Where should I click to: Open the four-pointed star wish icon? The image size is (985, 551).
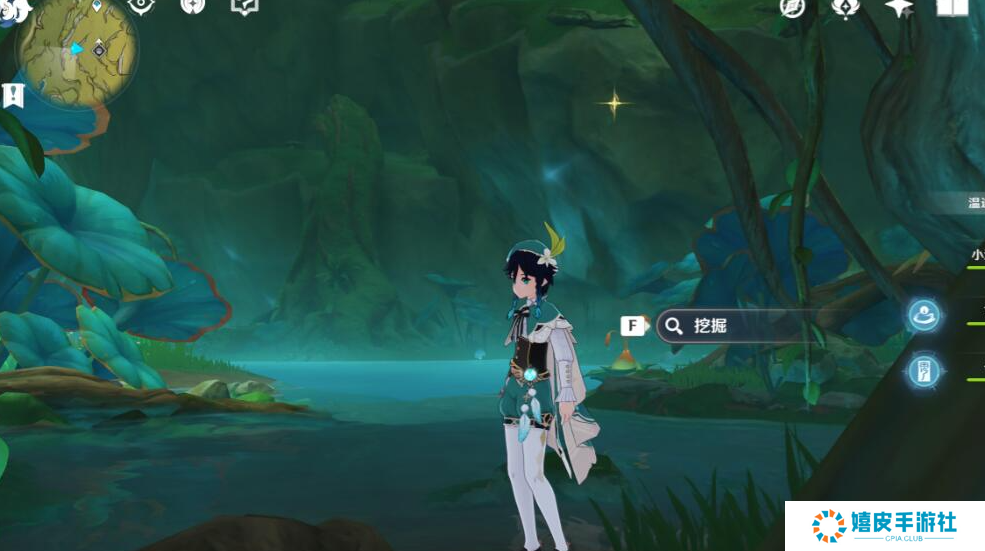point(899,7)
